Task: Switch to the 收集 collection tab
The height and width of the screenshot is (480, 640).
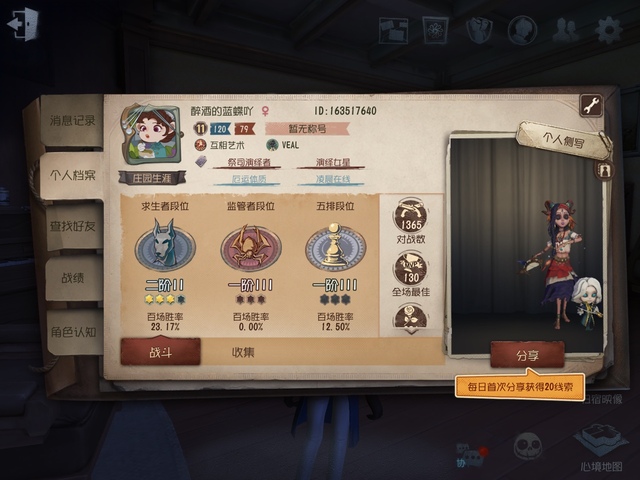Action: coord(243,351)
